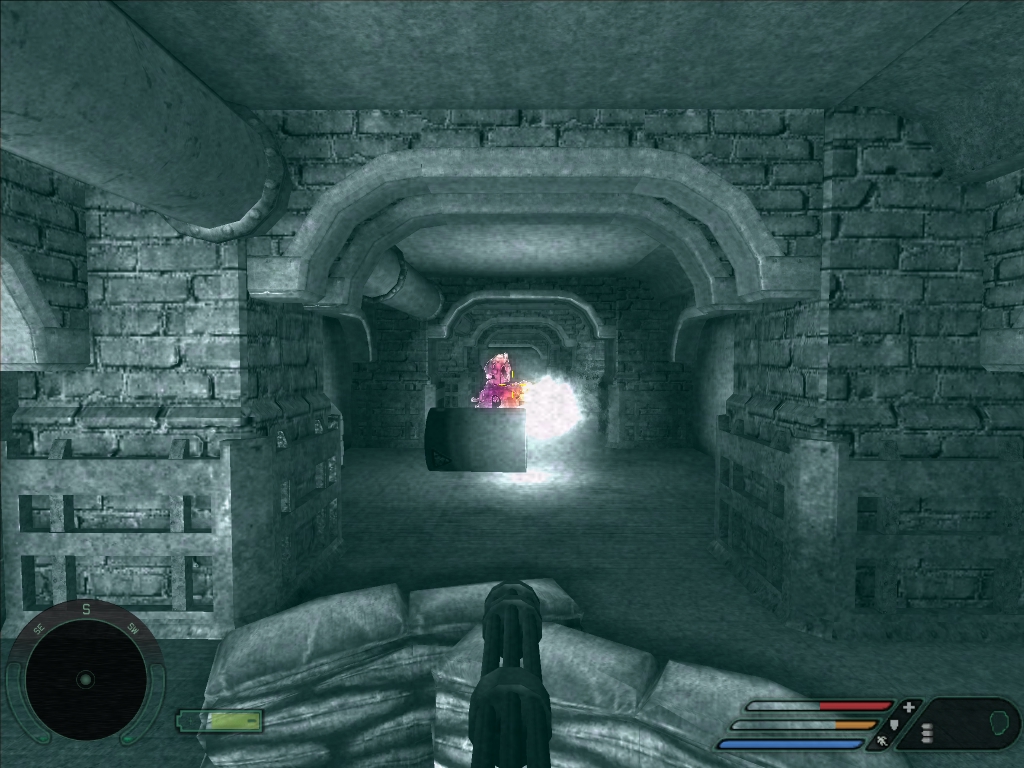Click the circular radar compass
Image resolution: width=1024 pixels, height=768 pixels.
[85, 679]
